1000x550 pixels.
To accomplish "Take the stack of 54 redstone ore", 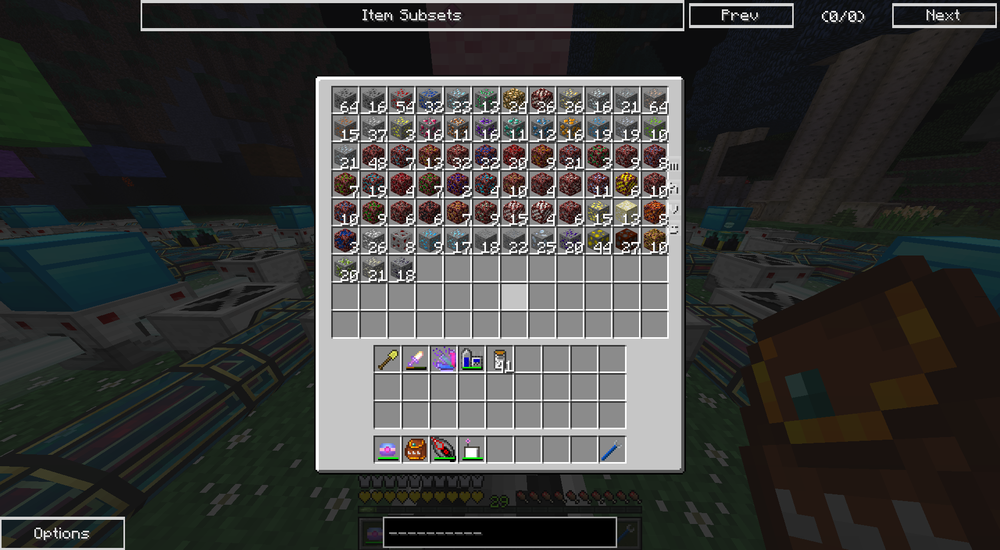I will [x=402, y=100].
